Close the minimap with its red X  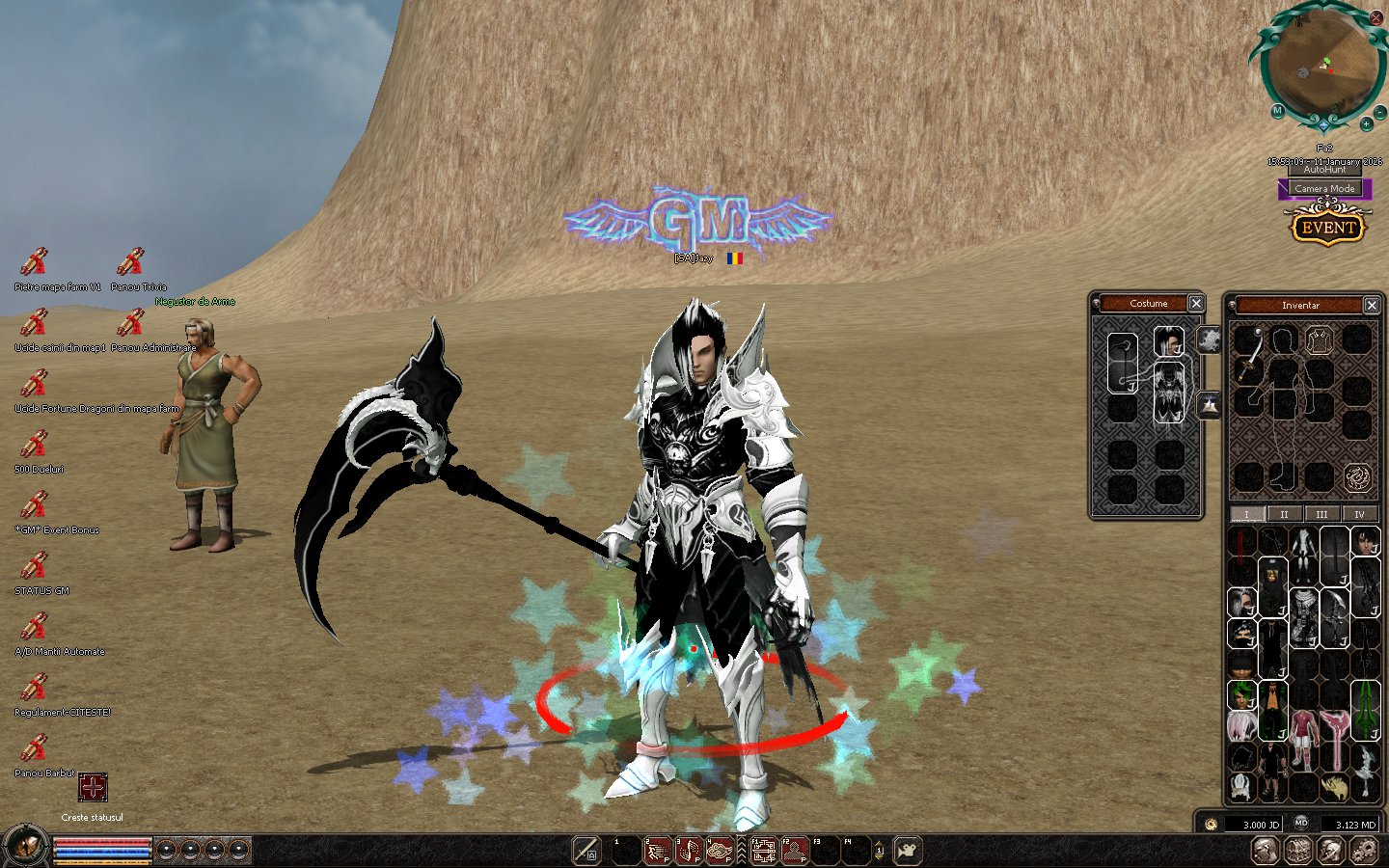coord(1375,17)
